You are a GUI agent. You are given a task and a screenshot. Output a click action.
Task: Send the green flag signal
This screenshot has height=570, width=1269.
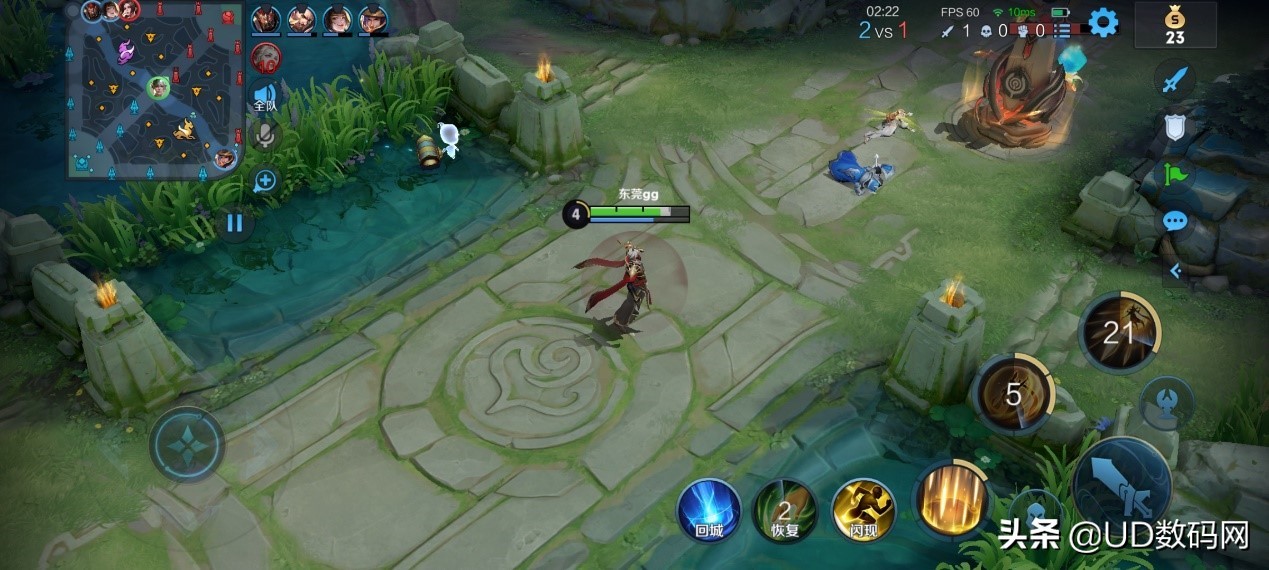point(1175,175)
